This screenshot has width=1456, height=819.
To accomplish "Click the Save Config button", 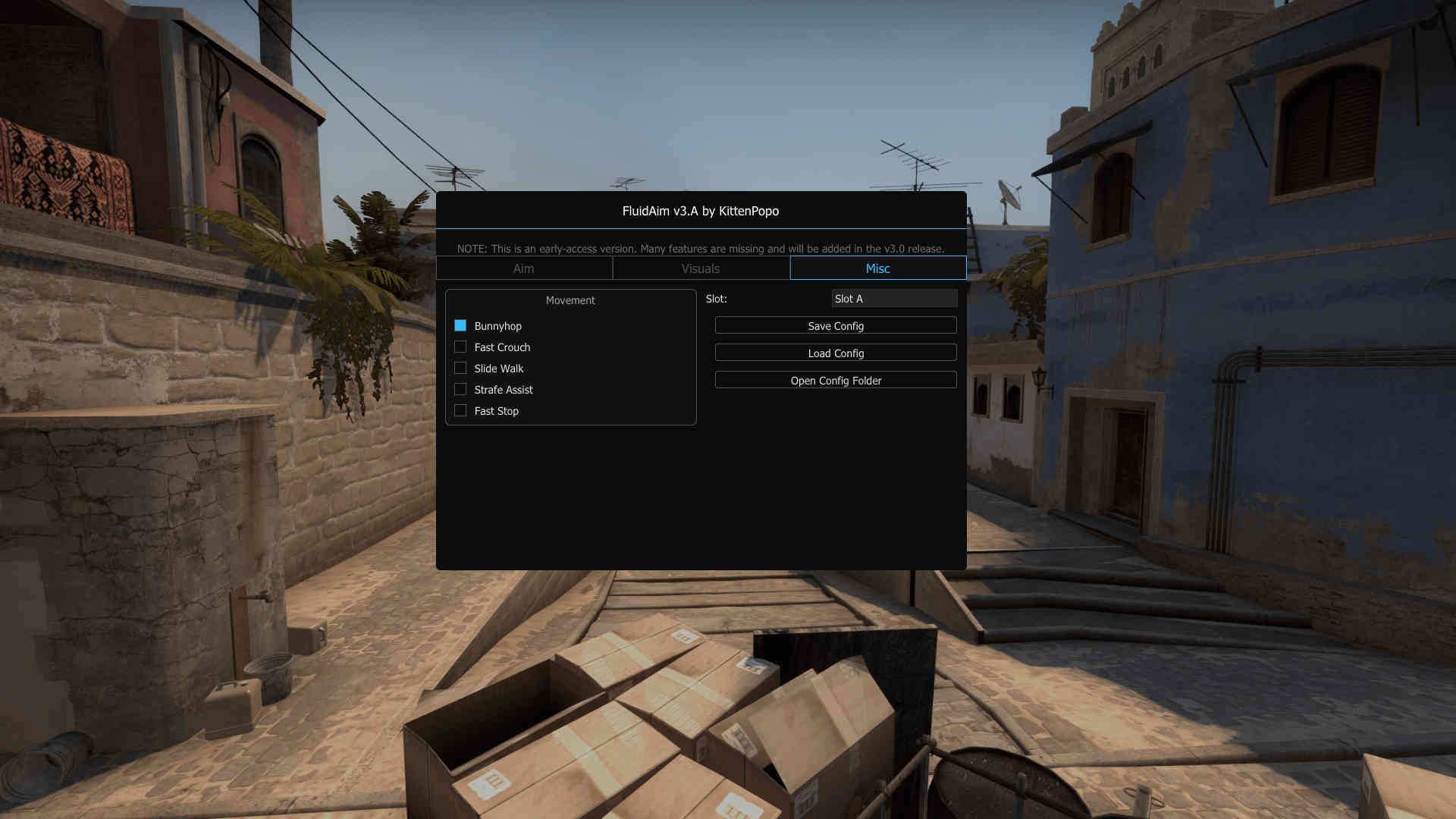I will pyautogui.click(x=835, y=325).
